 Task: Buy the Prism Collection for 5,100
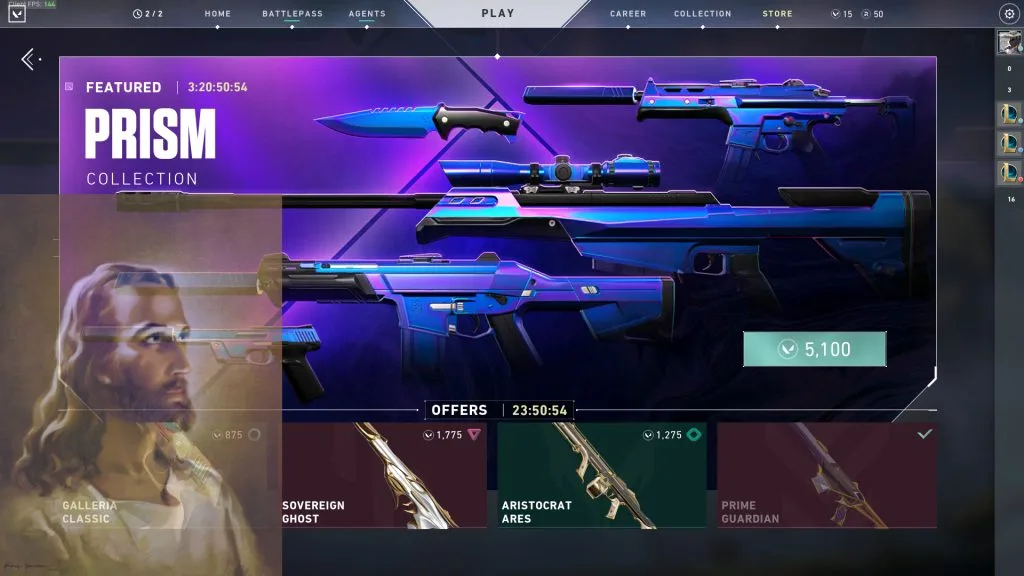tap(814, 350)
